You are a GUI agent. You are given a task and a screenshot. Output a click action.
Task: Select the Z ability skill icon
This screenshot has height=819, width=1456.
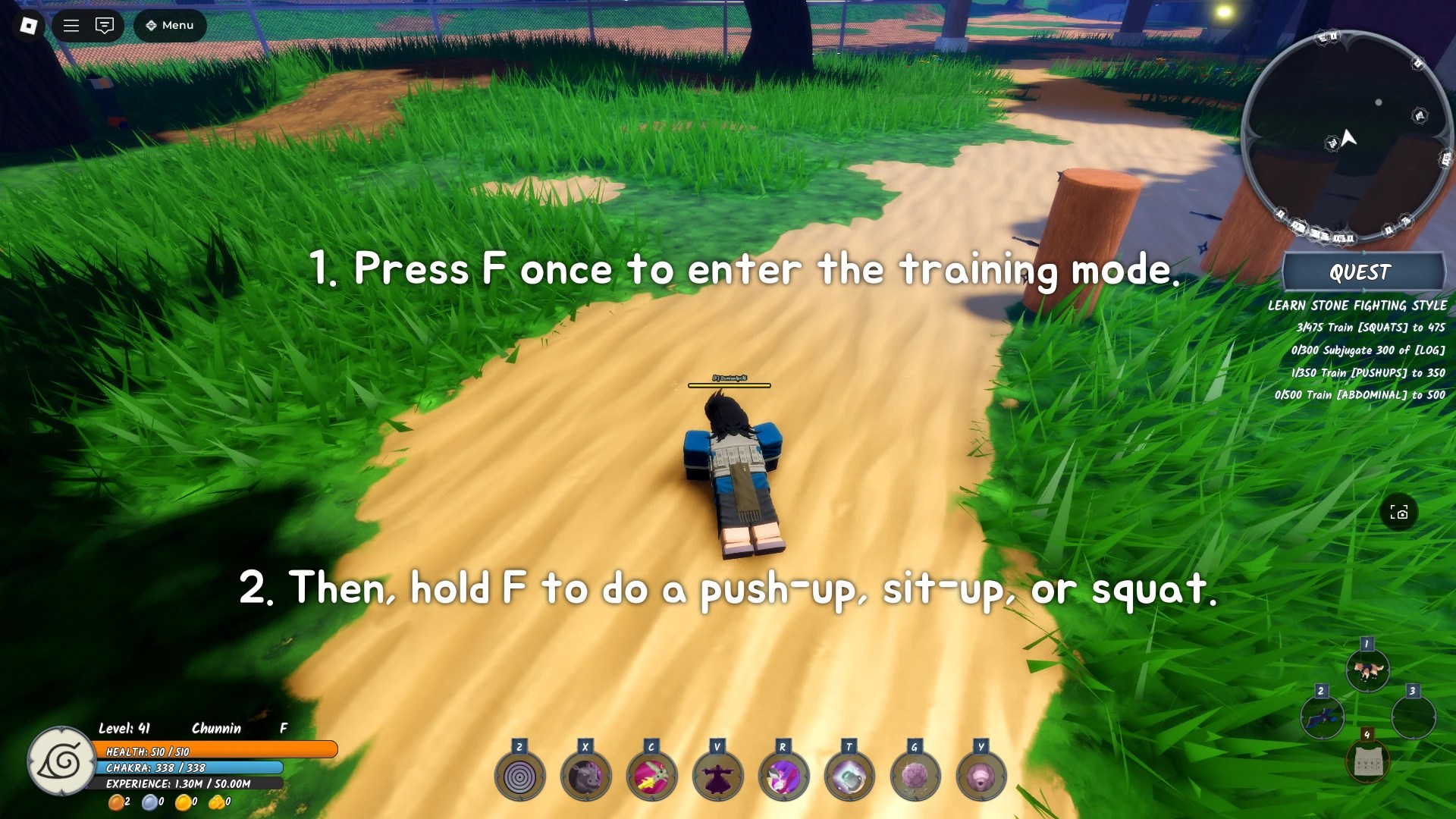point(519,775)
